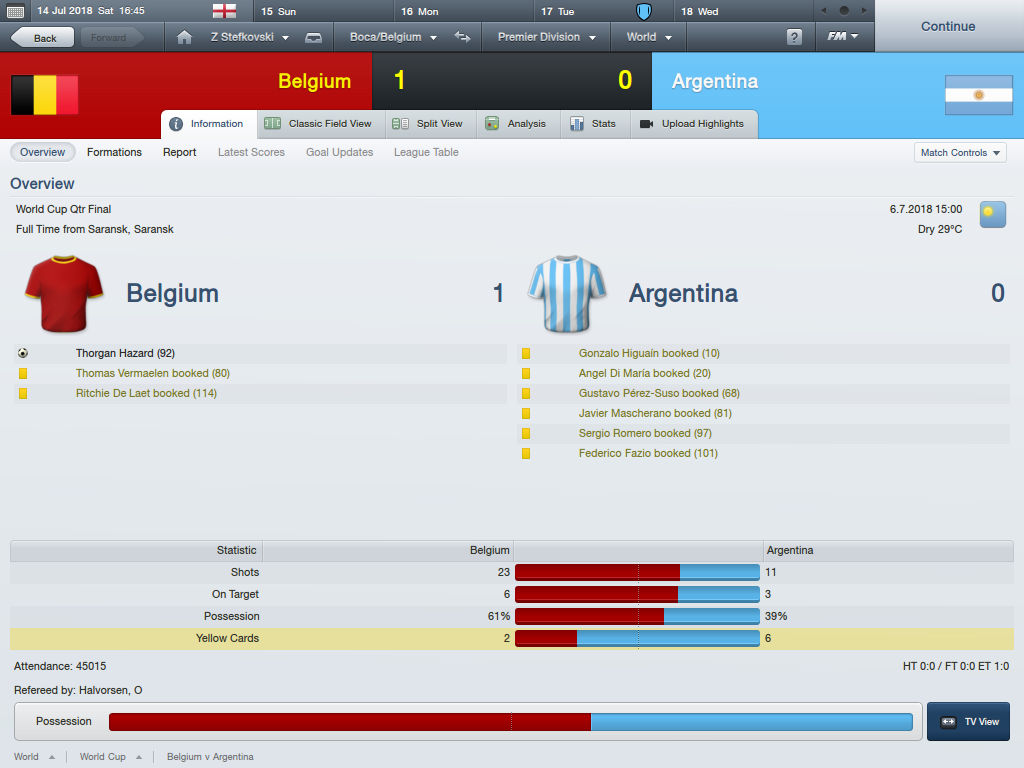Screen dimensions: 1024x768
Task: Go Back to the previous screen
Action: [x=42, y=38]
